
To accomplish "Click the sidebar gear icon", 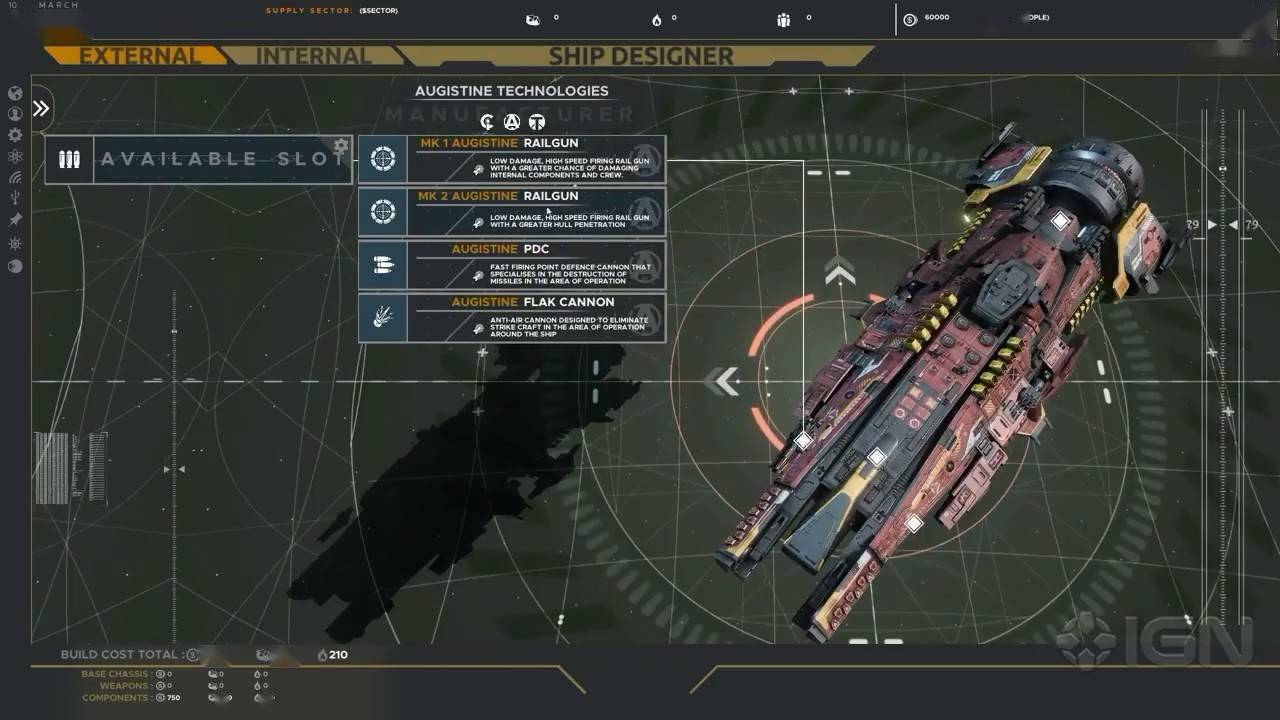I will coord(15,135).
